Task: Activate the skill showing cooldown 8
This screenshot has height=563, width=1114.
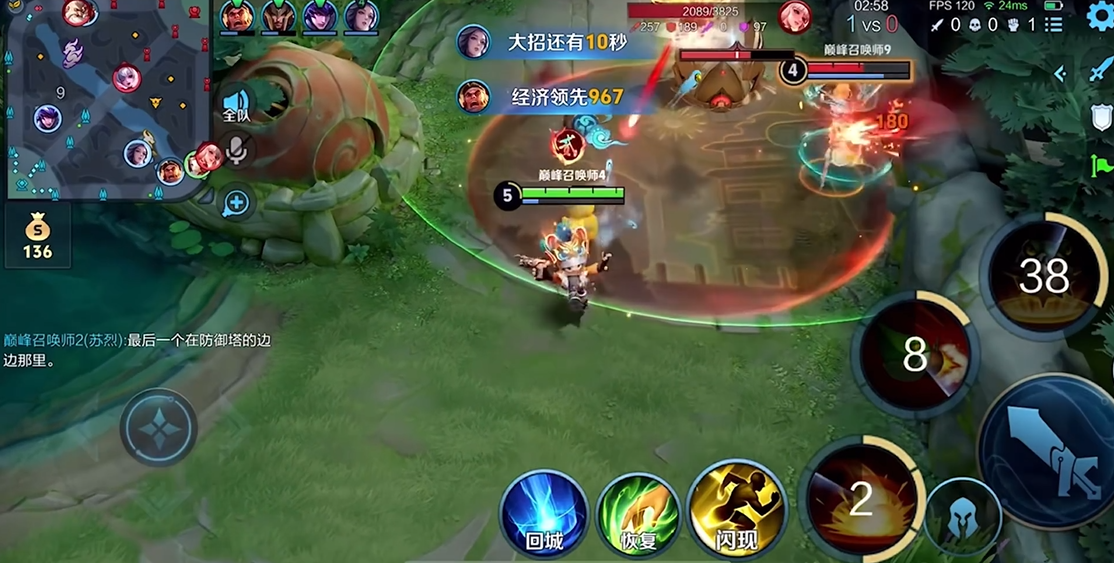Action: (914, 355)
